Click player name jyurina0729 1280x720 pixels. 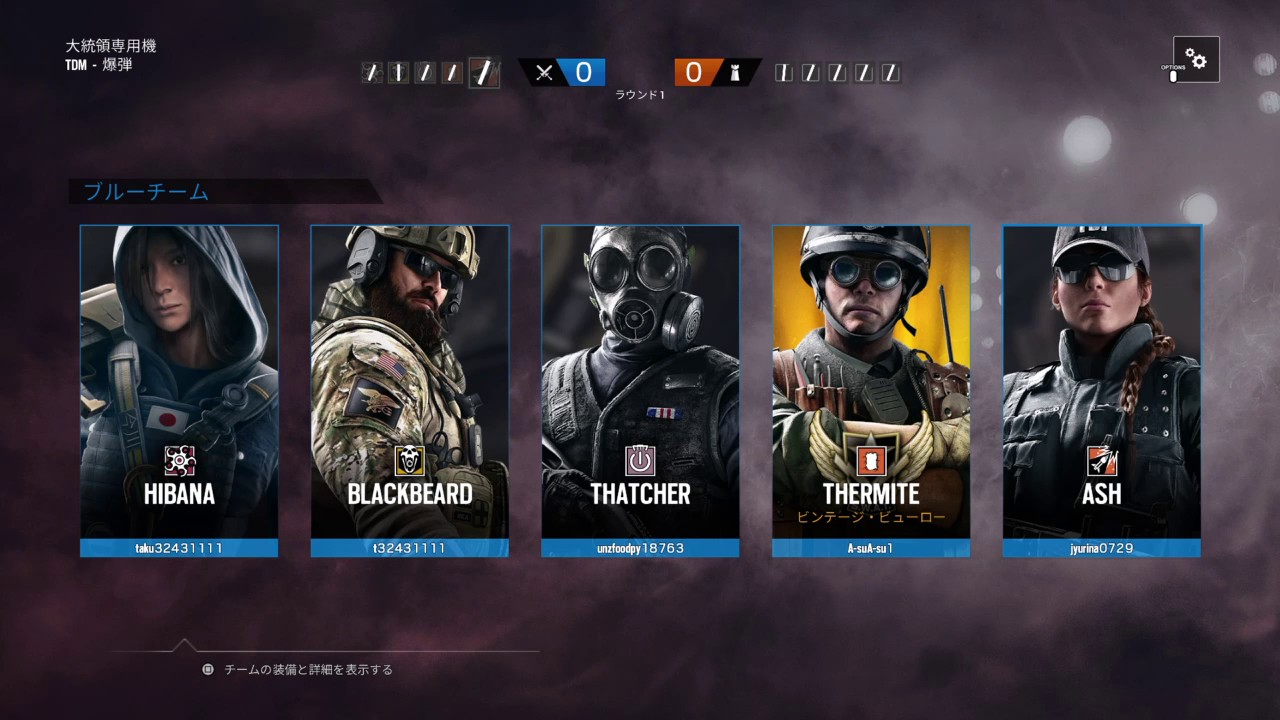pos(1101,548)
